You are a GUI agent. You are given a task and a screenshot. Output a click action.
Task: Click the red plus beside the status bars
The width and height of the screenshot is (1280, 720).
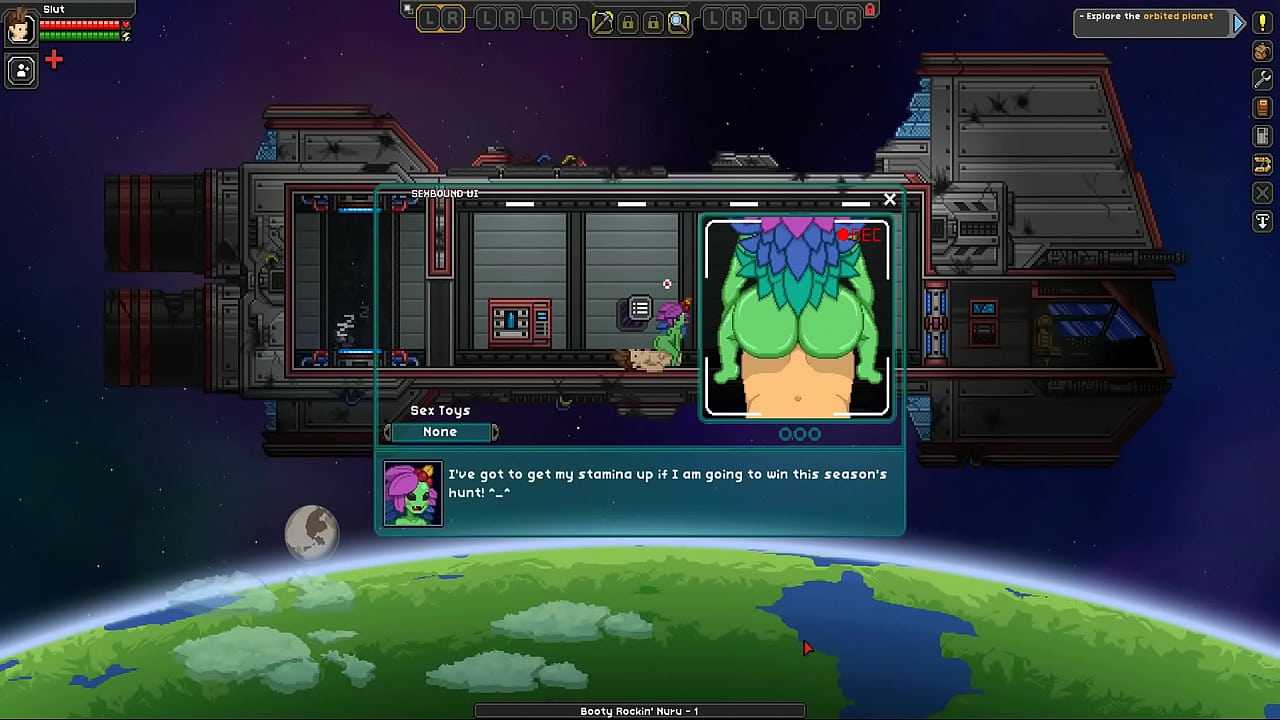tap(53, 59)
